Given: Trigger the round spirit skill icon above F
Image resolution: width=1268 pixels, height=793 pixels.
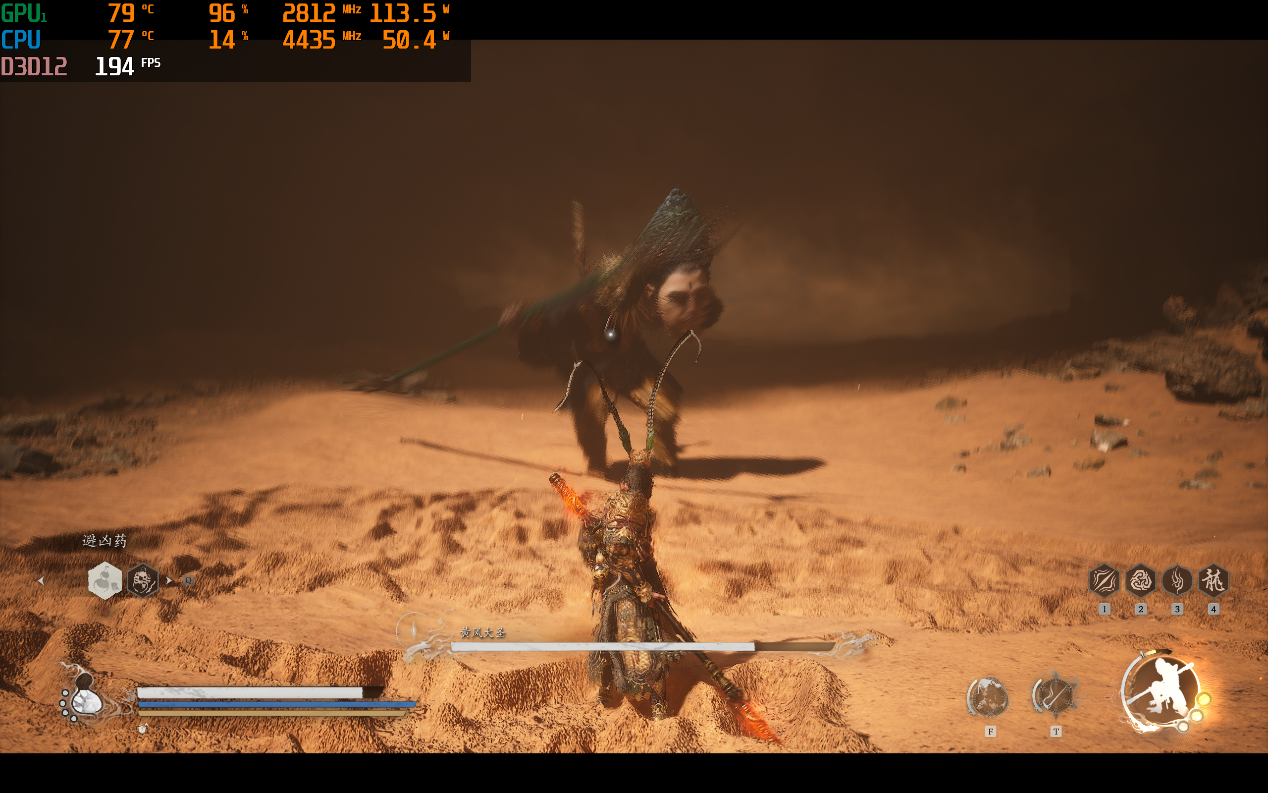Looking at the screenshot, I should tap(989, 697).
